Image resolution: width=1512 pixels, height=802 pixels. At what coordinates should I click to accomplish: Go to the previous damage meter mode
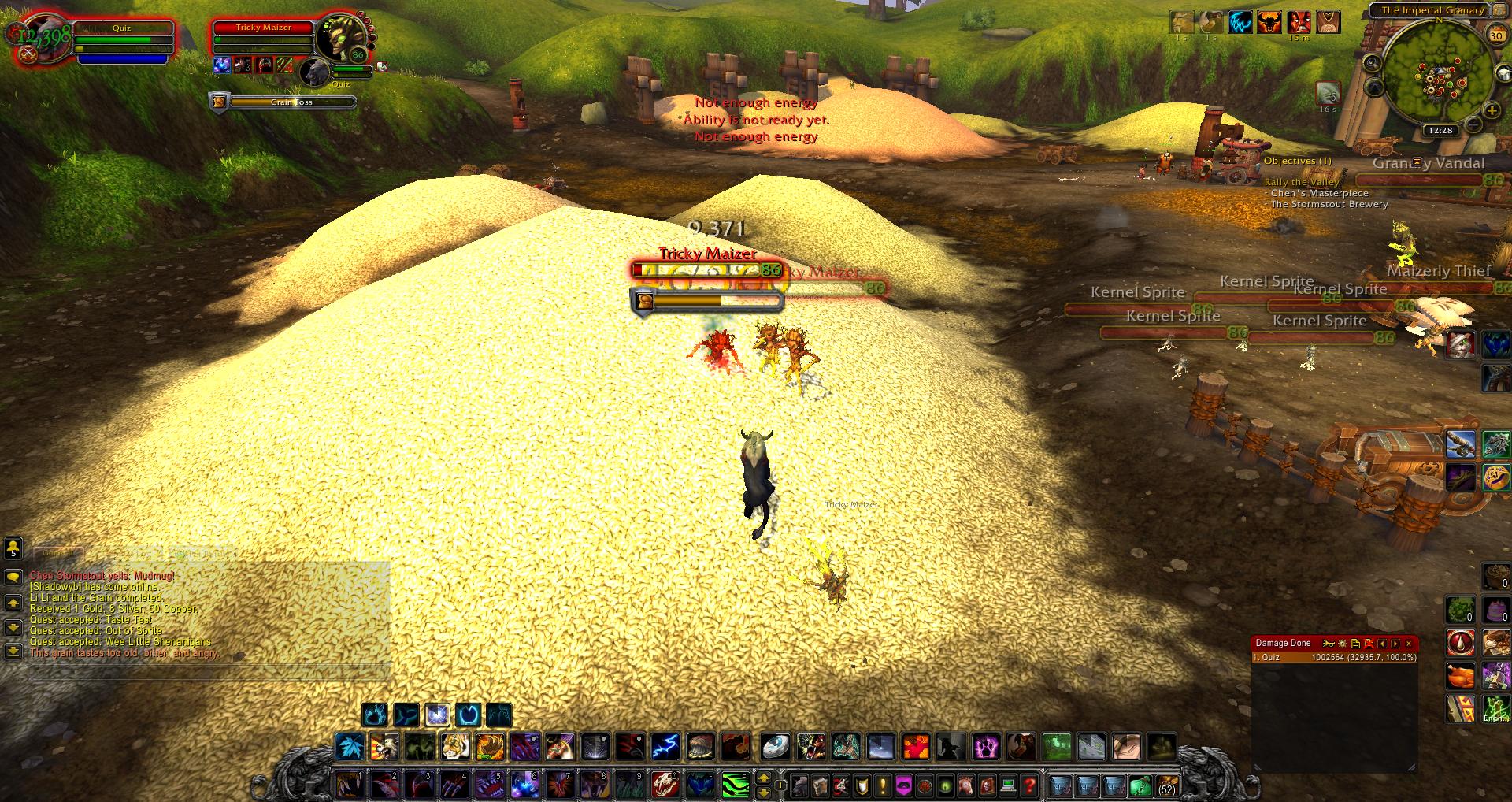pyautogui.click(x=1382, y=644)
